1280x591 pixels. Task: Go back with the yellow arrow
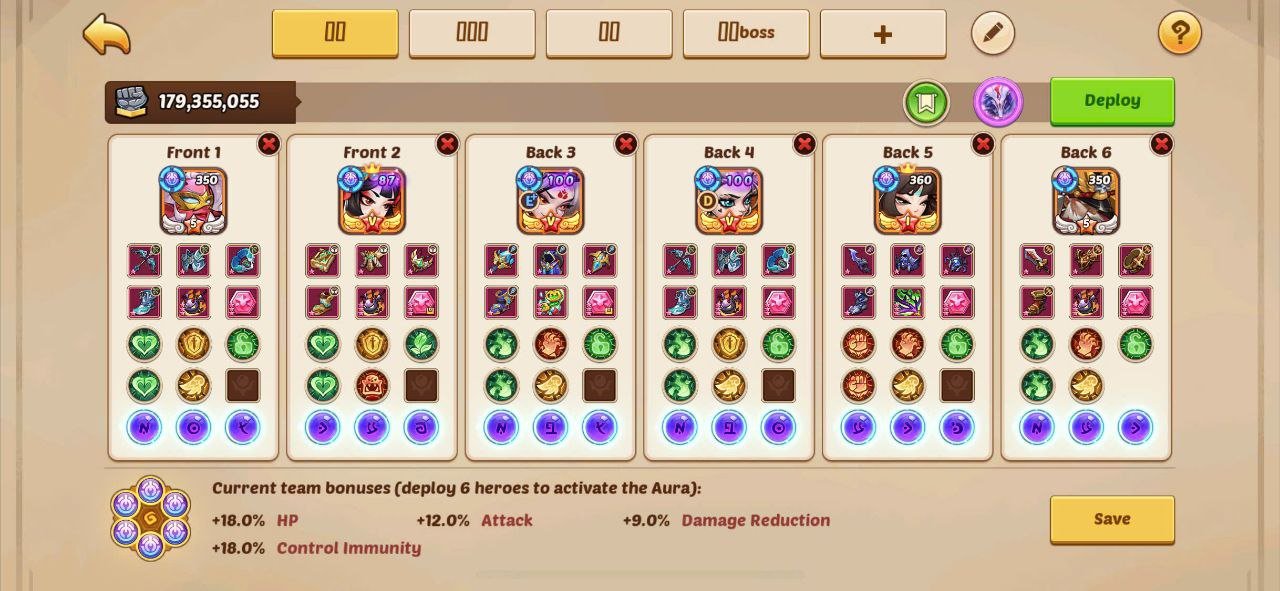(107, 34)
